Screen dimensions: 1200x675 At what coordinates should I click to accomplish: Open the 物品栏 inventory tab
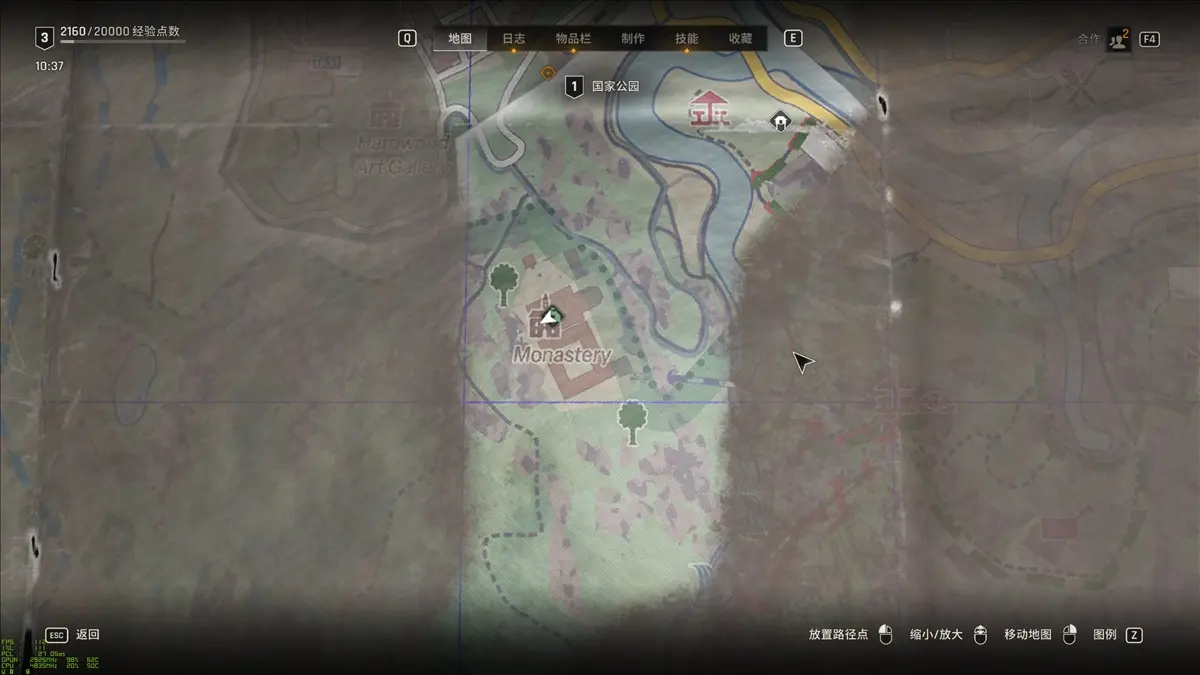pos(573,39)
